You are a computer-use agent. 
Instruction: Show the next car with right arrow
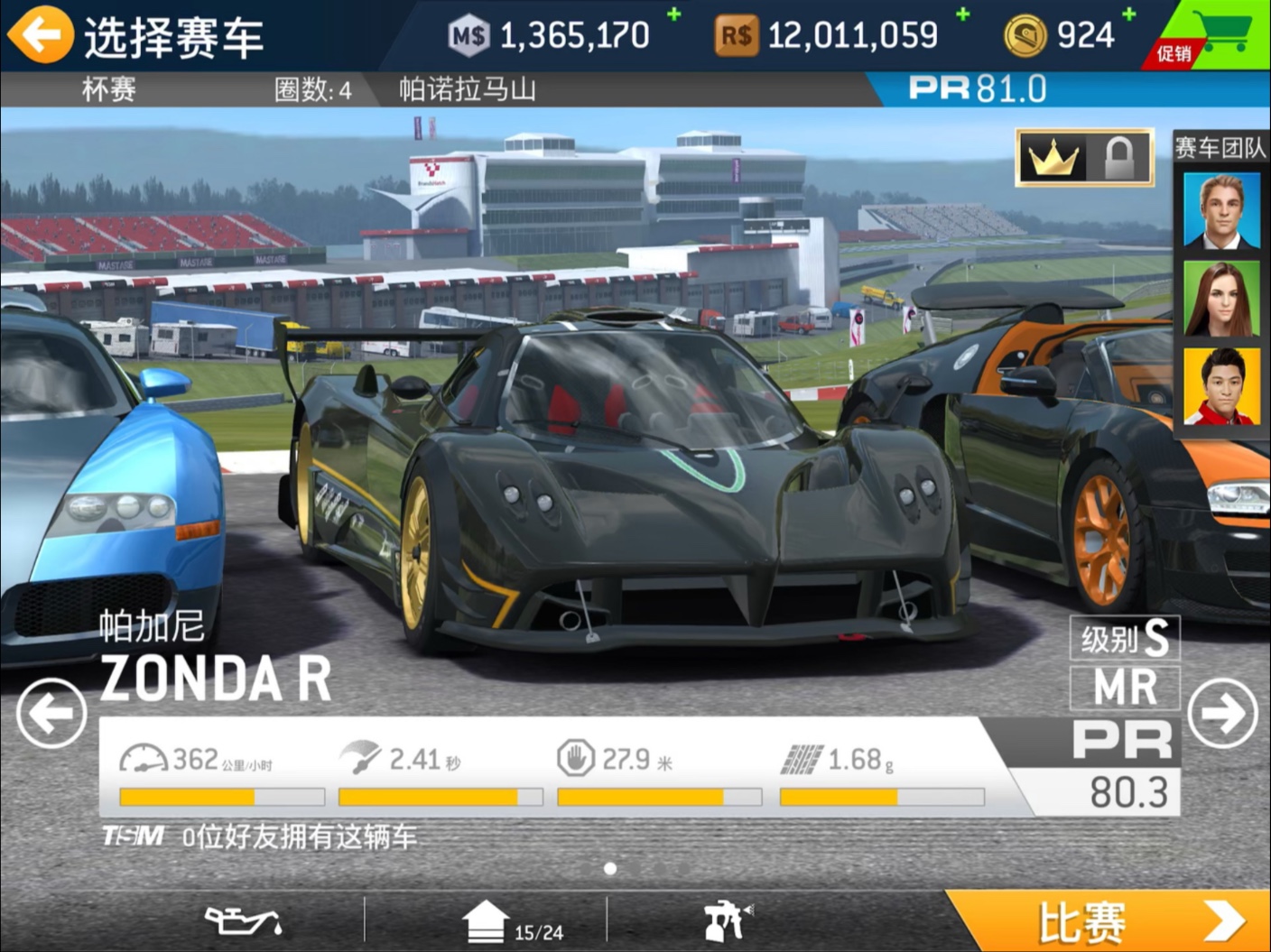pos(1222,713)
